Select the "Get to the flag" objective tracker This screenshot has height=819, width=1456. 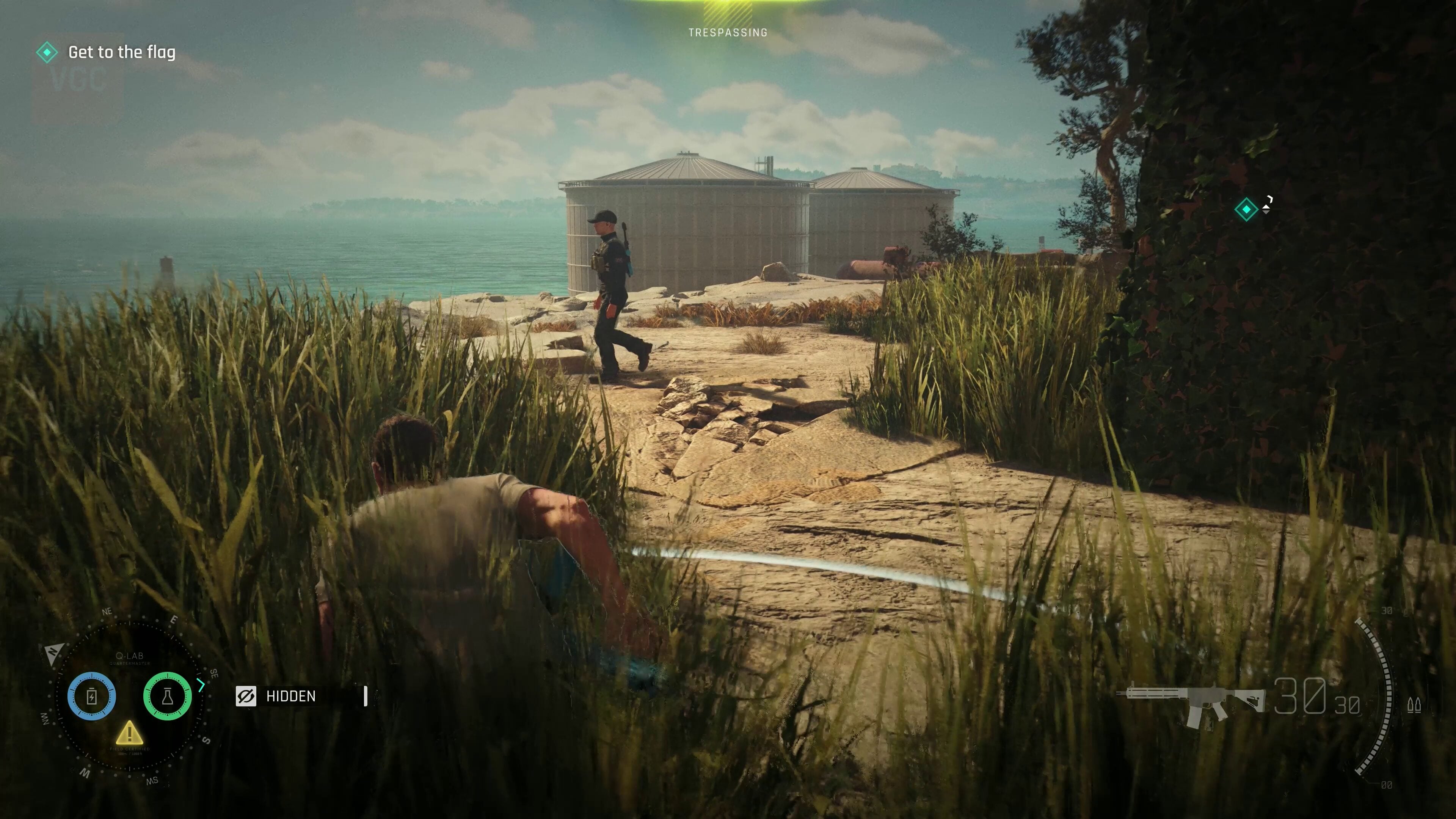pos(121,53)
